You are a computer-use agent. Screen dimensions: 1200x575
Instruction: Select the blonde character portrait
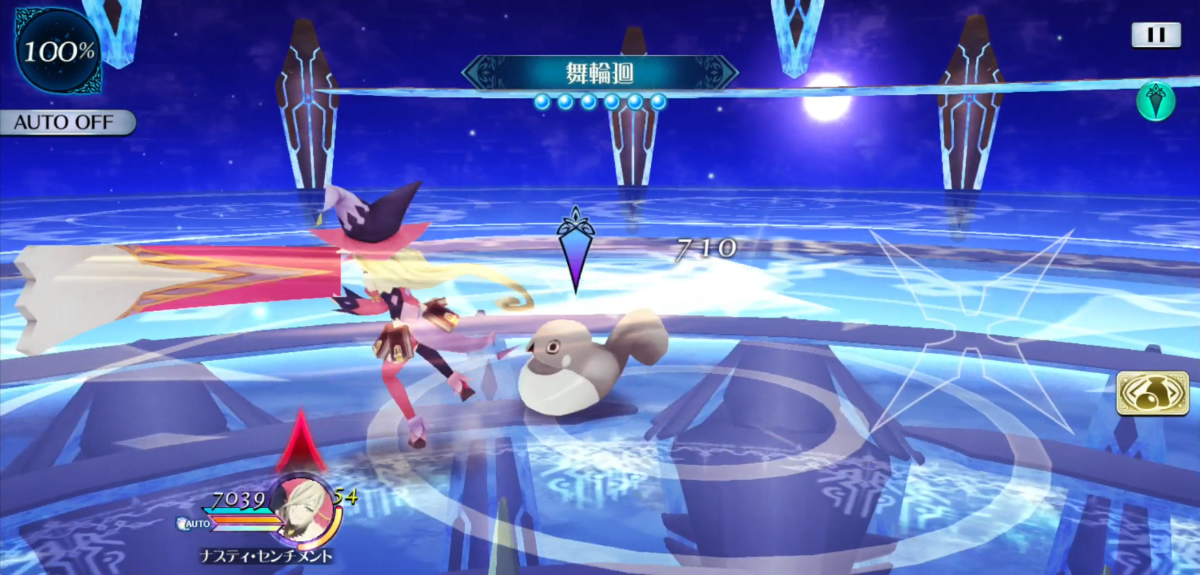pyautogui.click(x=302, y=507)
